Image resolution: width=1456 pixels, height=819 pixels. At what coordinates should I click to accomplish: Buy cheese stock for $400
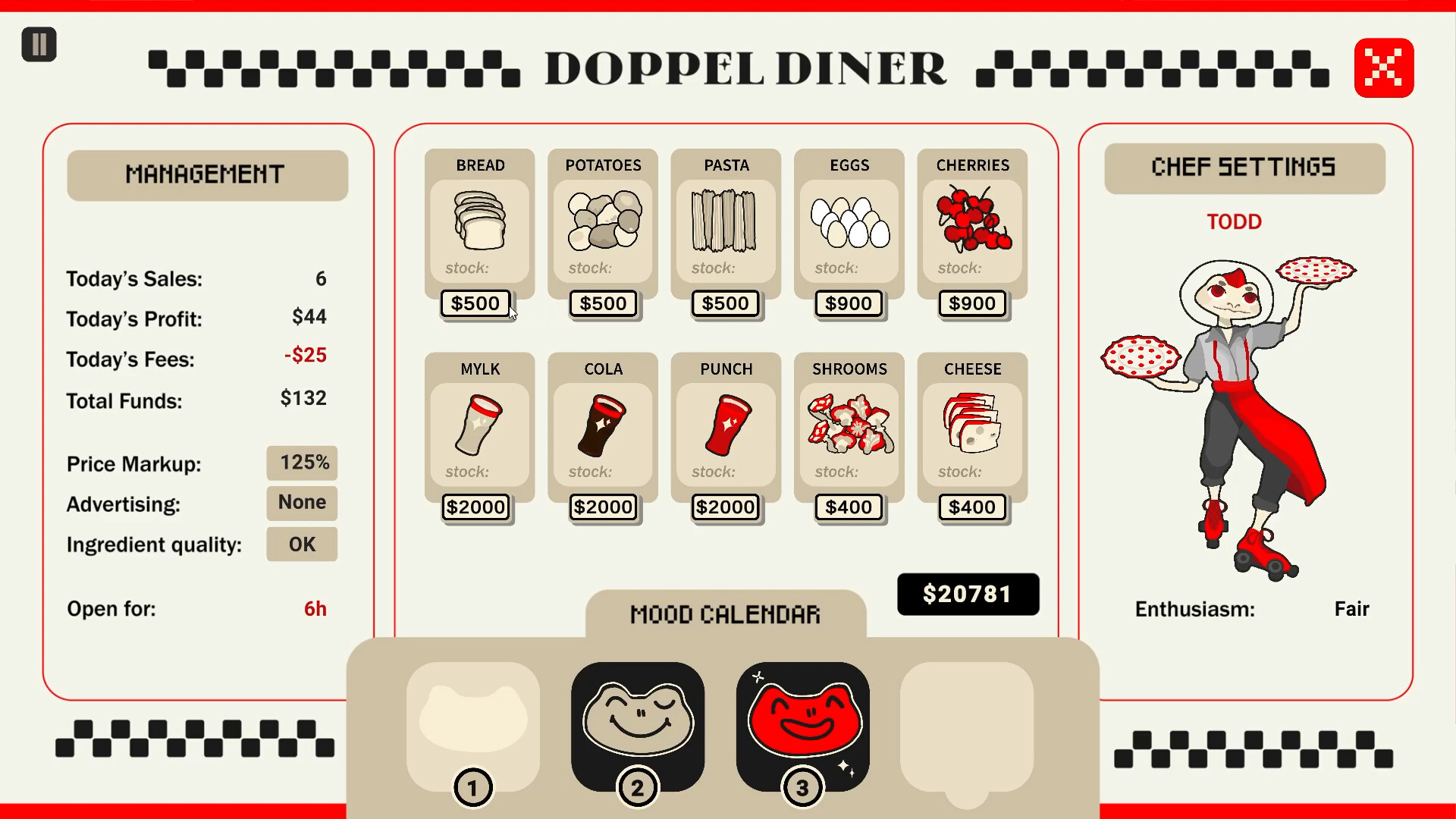point(972,507)
